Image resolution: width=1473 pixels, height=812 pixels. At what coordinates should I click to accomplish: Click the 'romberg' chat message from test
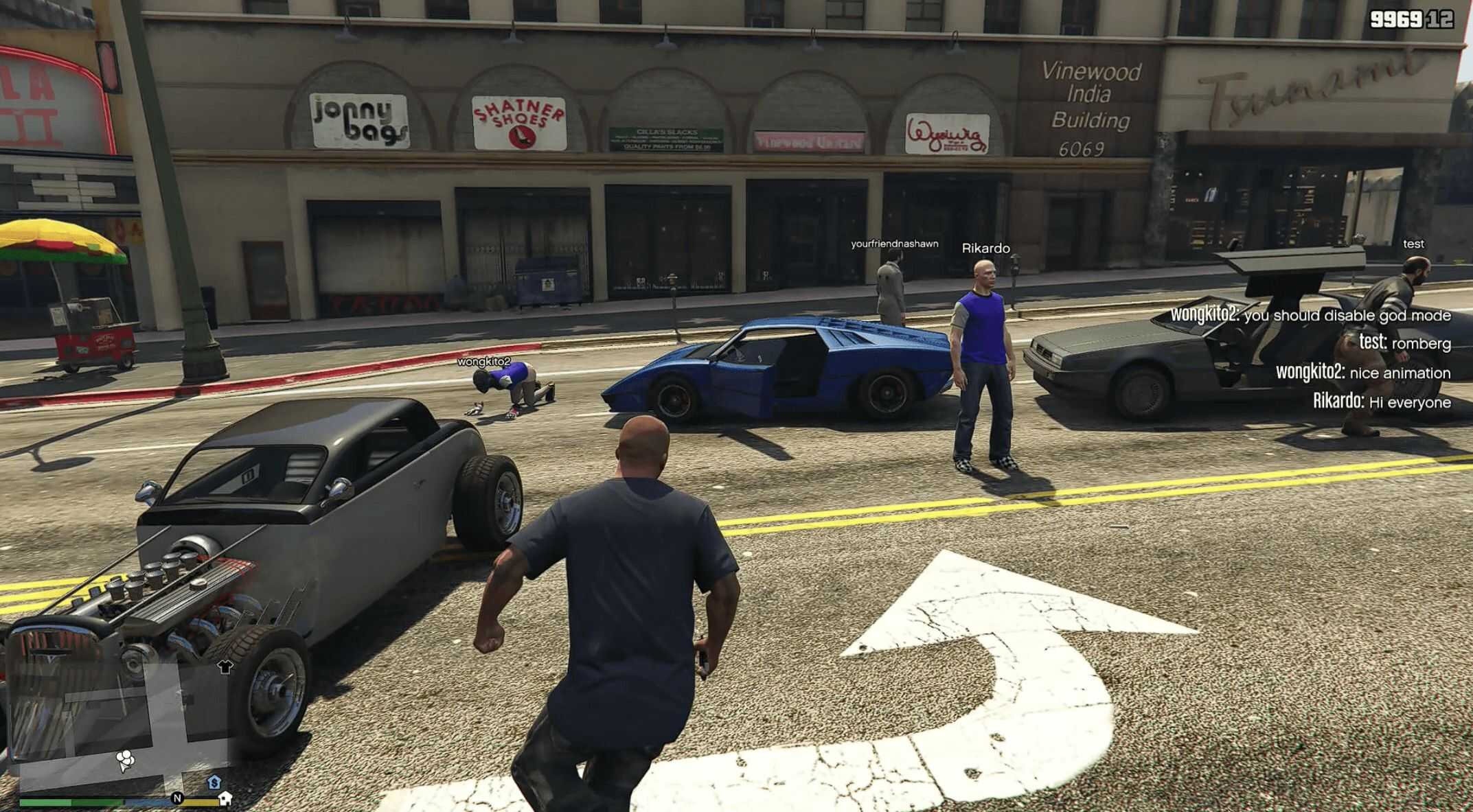pos(1404,343)
